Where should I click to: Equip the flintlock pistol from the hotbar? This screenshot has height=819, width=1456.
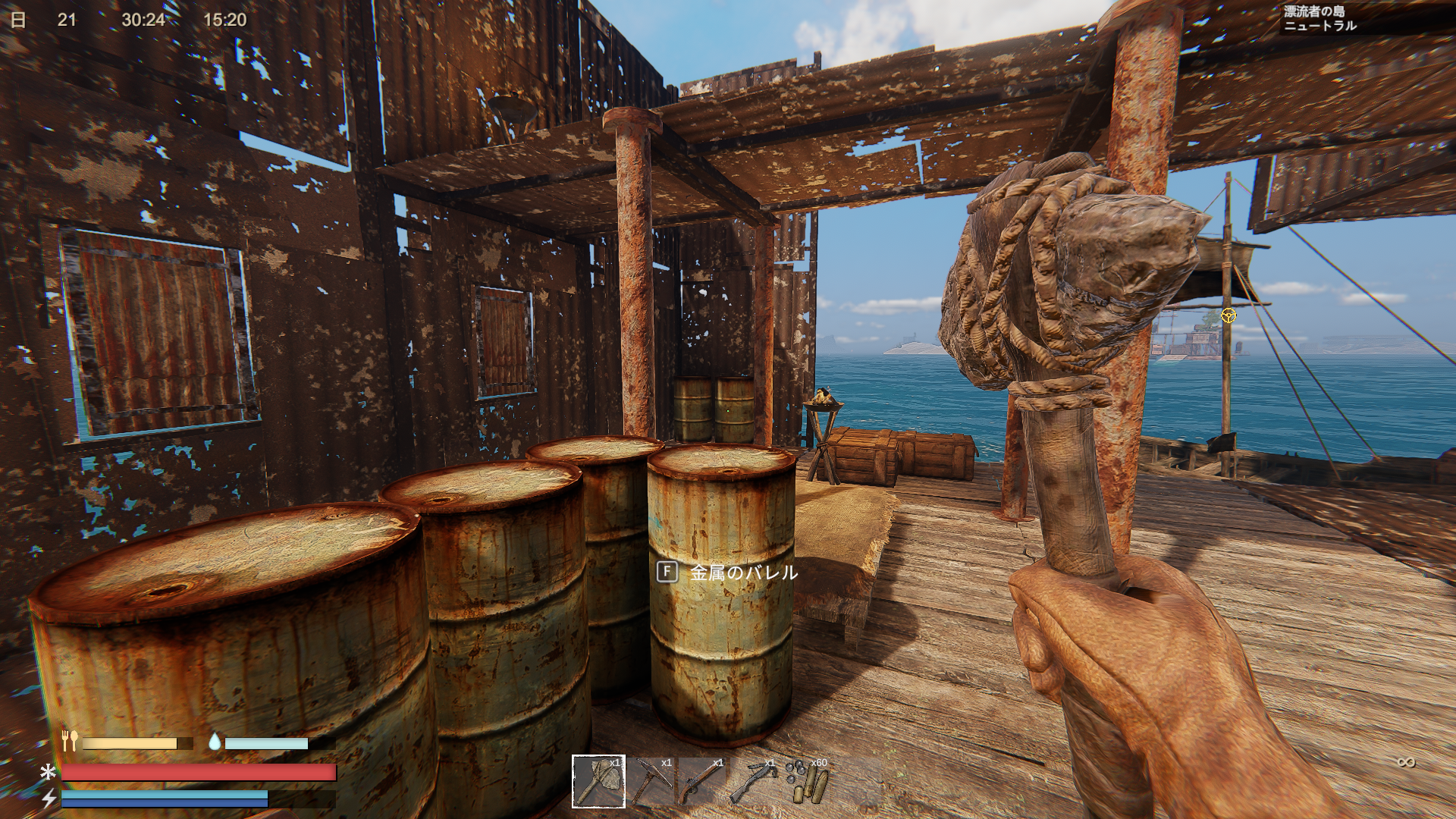703,781
